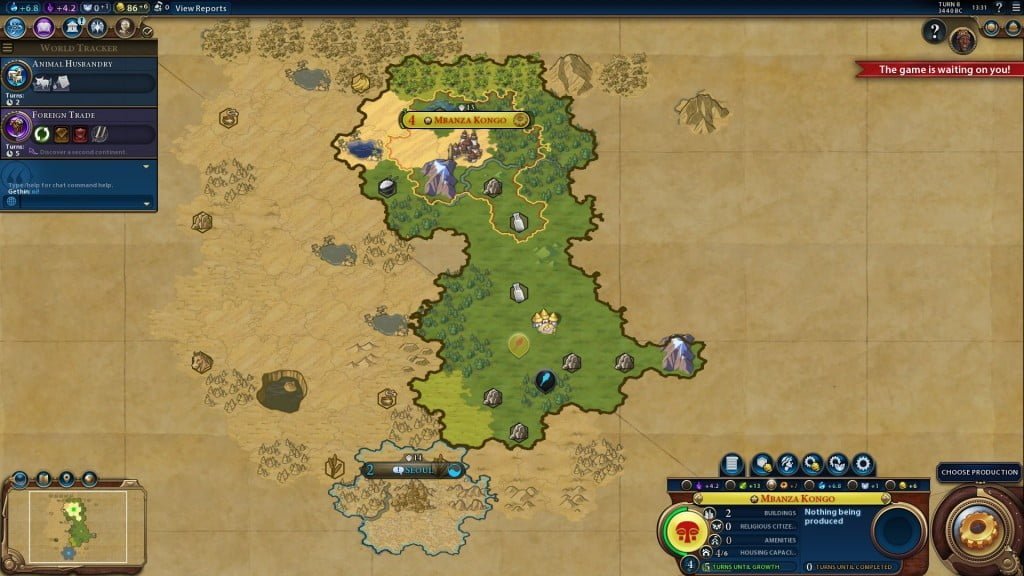
Task: Open the great people panel icon
Action: pyautogui.click(x=125, y=28)
